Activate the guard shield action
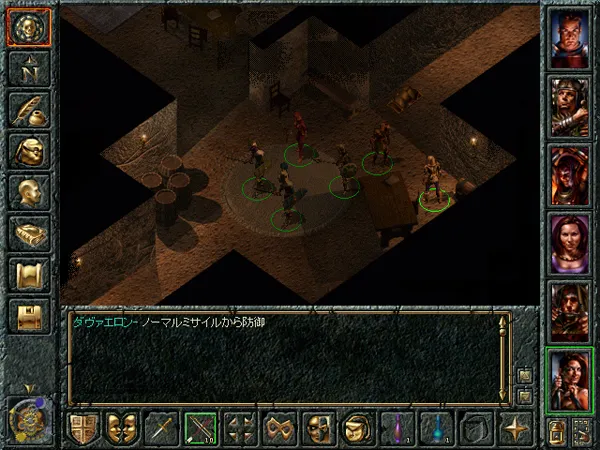Viewport: 600px width, 450px height. pyautogui.click(x=83, y=428)
